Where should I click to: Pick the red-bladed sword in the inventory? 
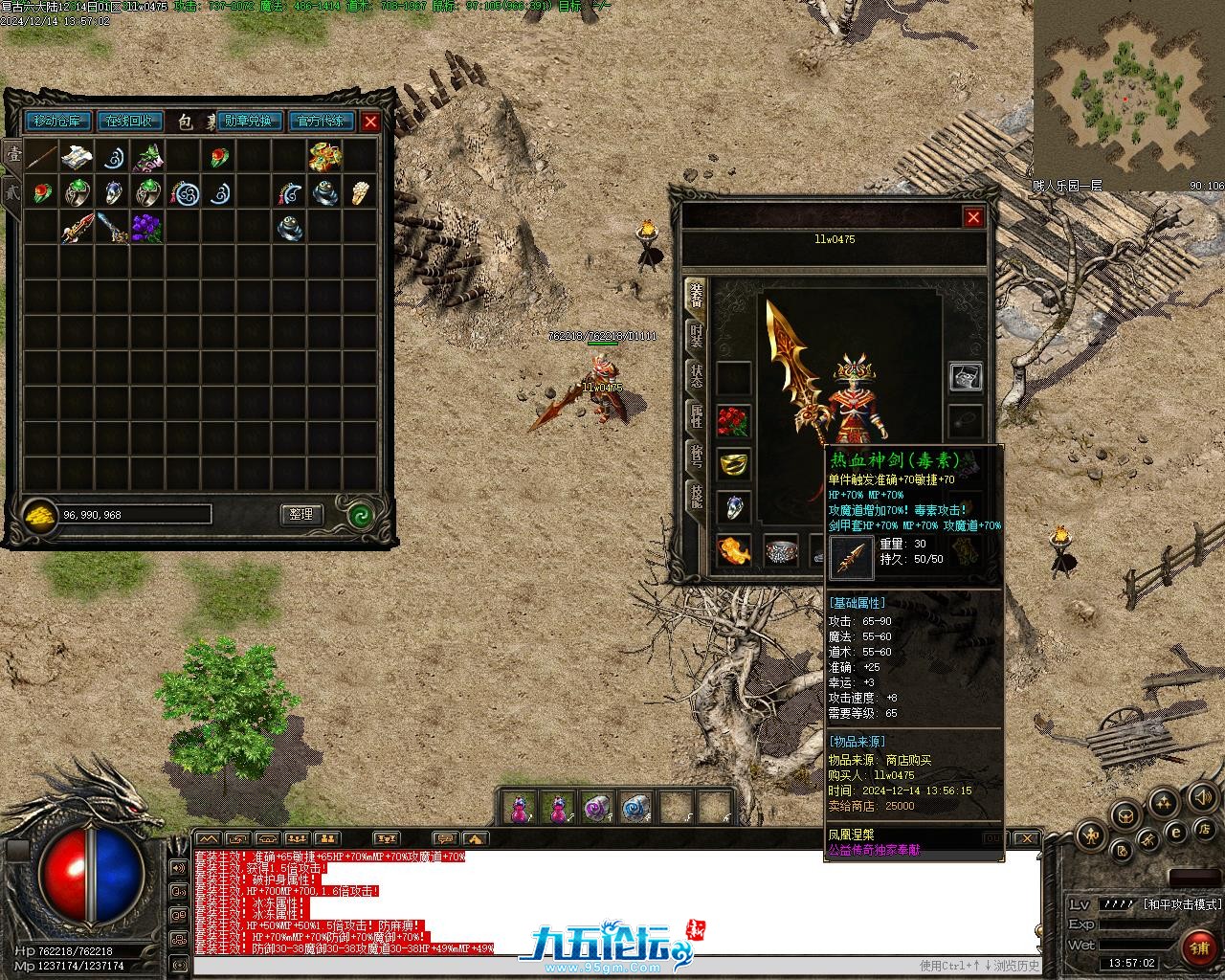(x=77, y=228)
